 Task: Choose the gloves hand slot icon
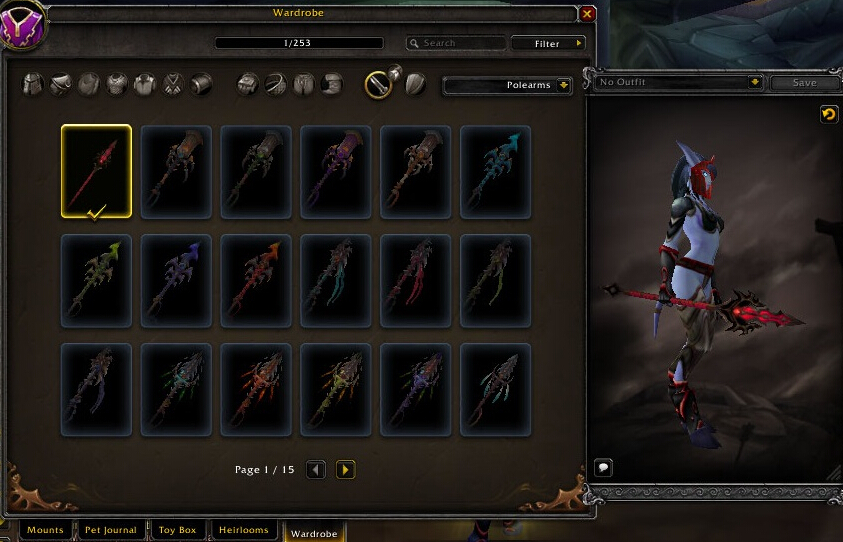(248, 84)
